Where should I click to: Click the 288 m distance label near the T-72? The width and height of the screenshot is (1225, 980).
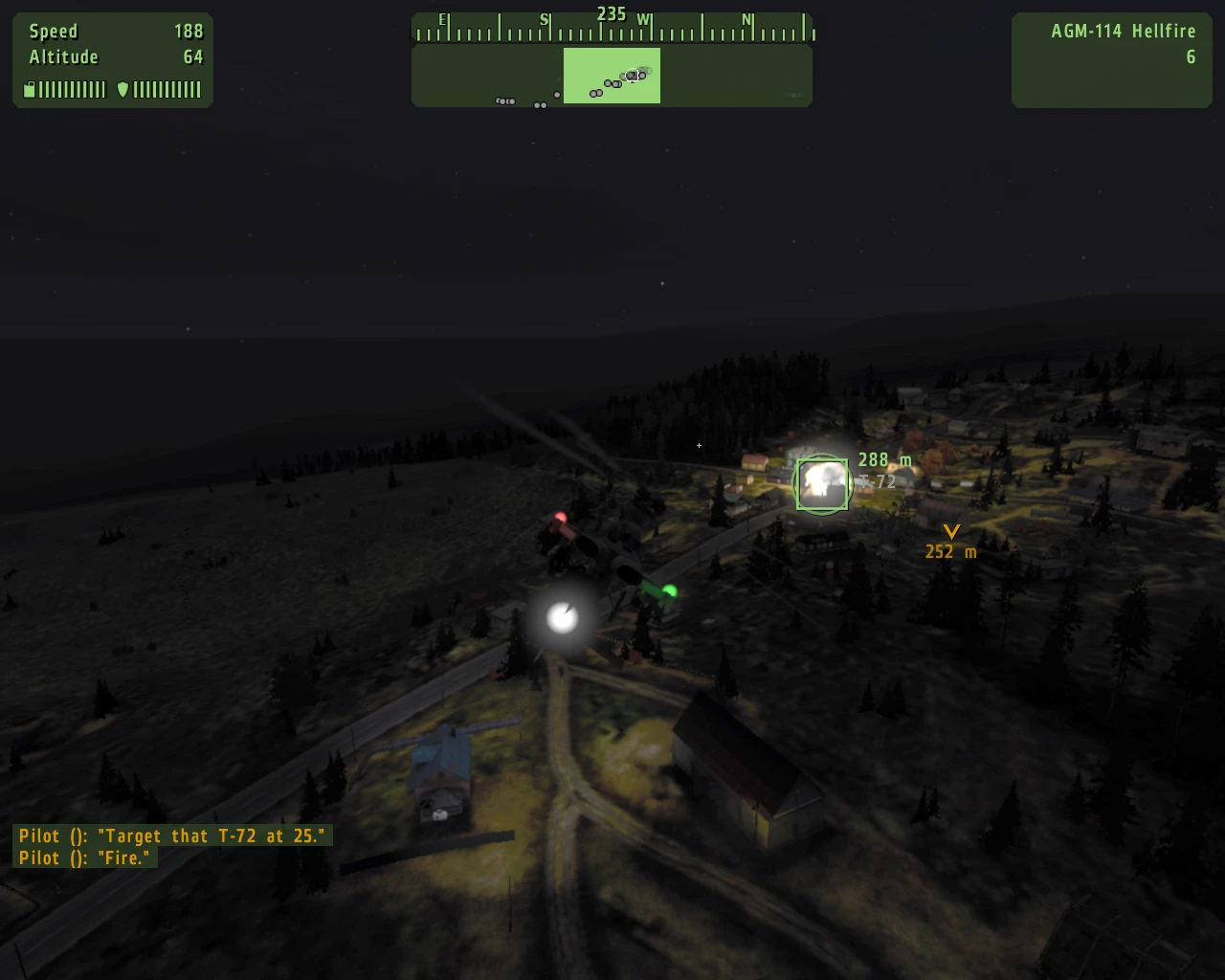point(884,459)
